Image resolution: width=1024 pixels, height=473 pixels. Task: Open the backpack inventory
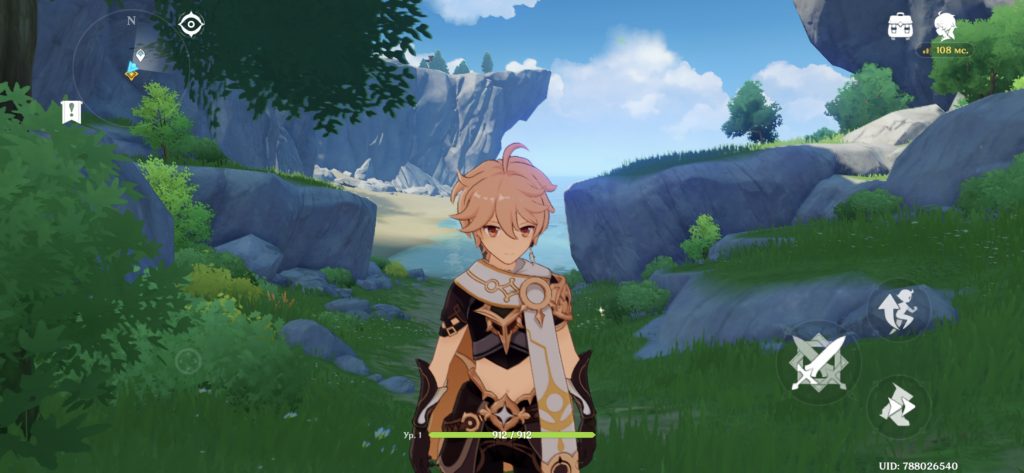click(900, 27)
